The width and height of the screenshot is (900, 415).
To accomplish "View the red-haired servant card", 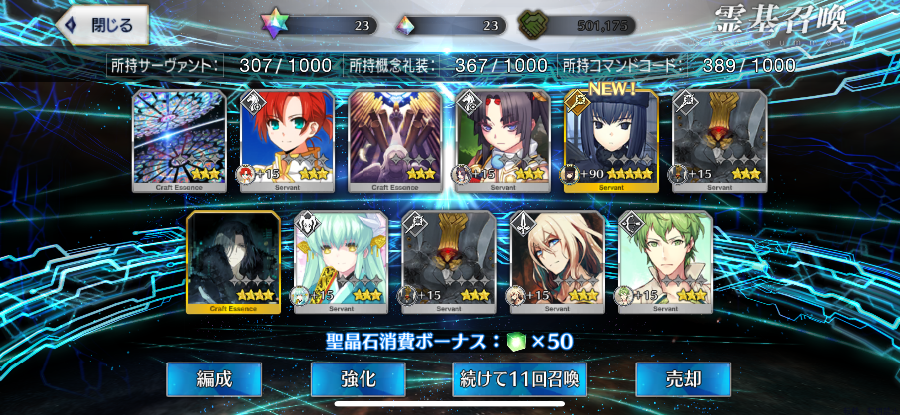I will click(287, 140).
